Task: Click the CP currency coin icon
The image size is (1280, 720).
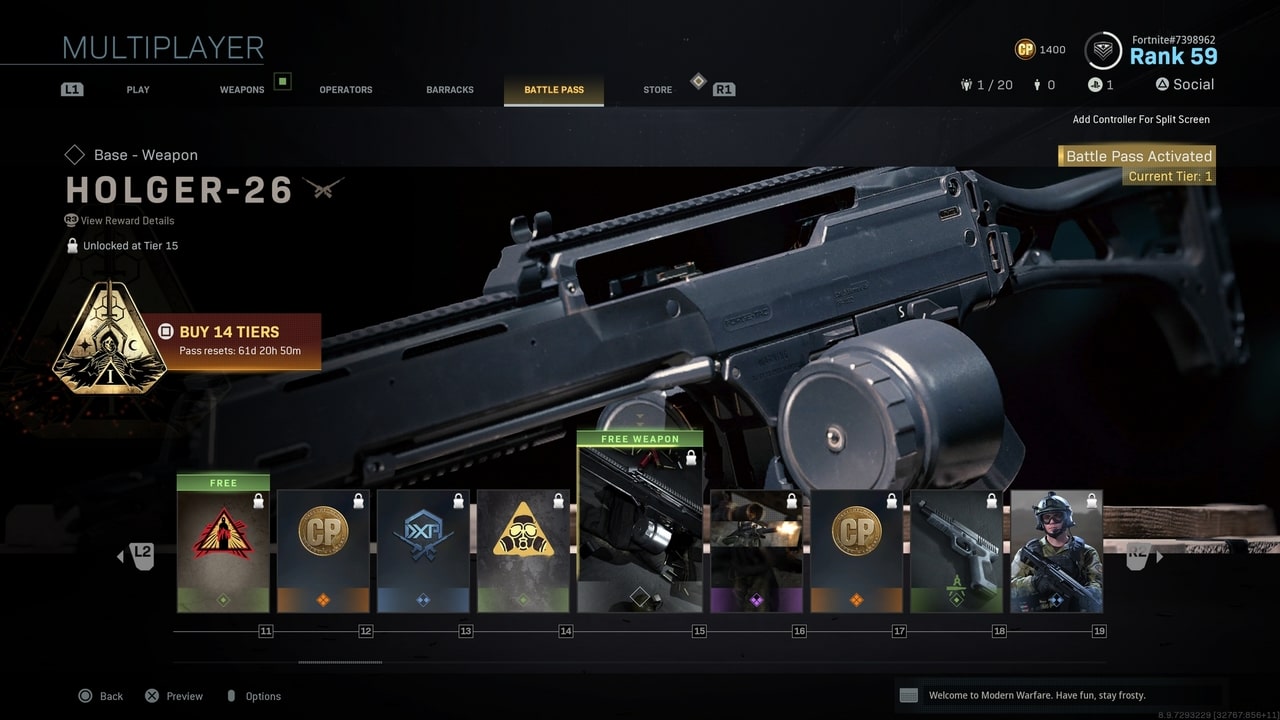Action: pyautogui.click(x=1024, y=49)
